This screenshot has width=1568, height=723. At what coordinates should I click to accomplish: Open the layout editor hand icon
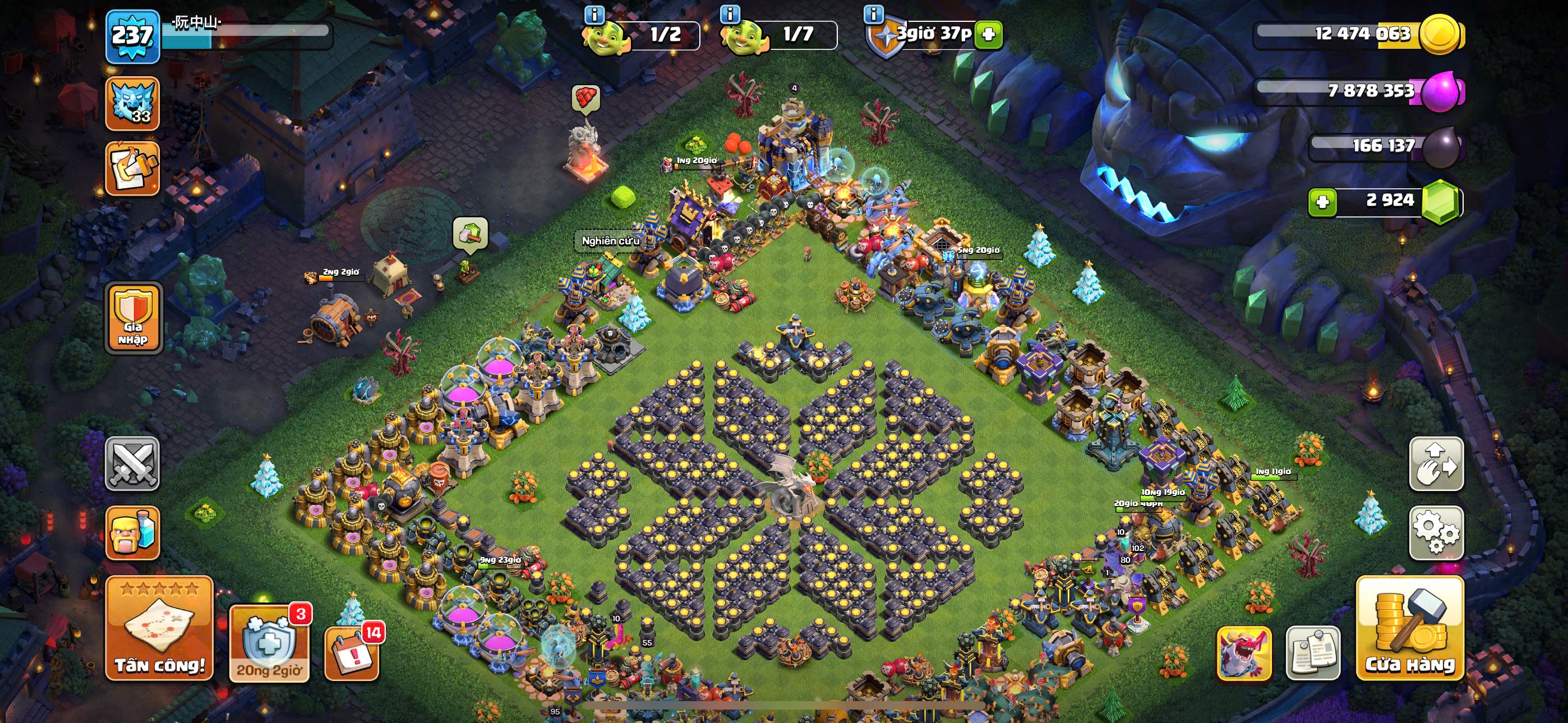(1436, 464)
